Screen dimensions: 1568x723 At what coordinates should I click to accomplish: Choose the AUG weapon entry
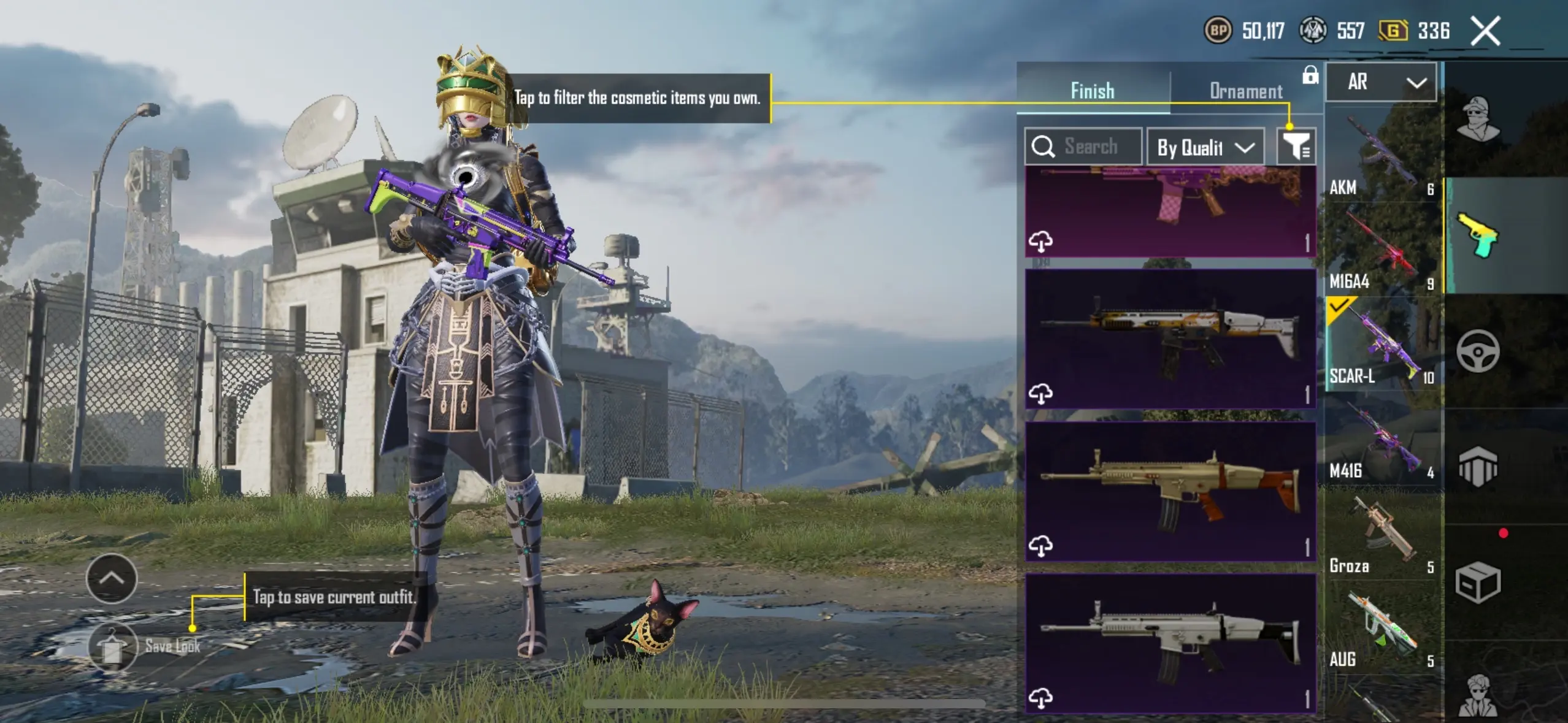click(x=1382, y=630)
